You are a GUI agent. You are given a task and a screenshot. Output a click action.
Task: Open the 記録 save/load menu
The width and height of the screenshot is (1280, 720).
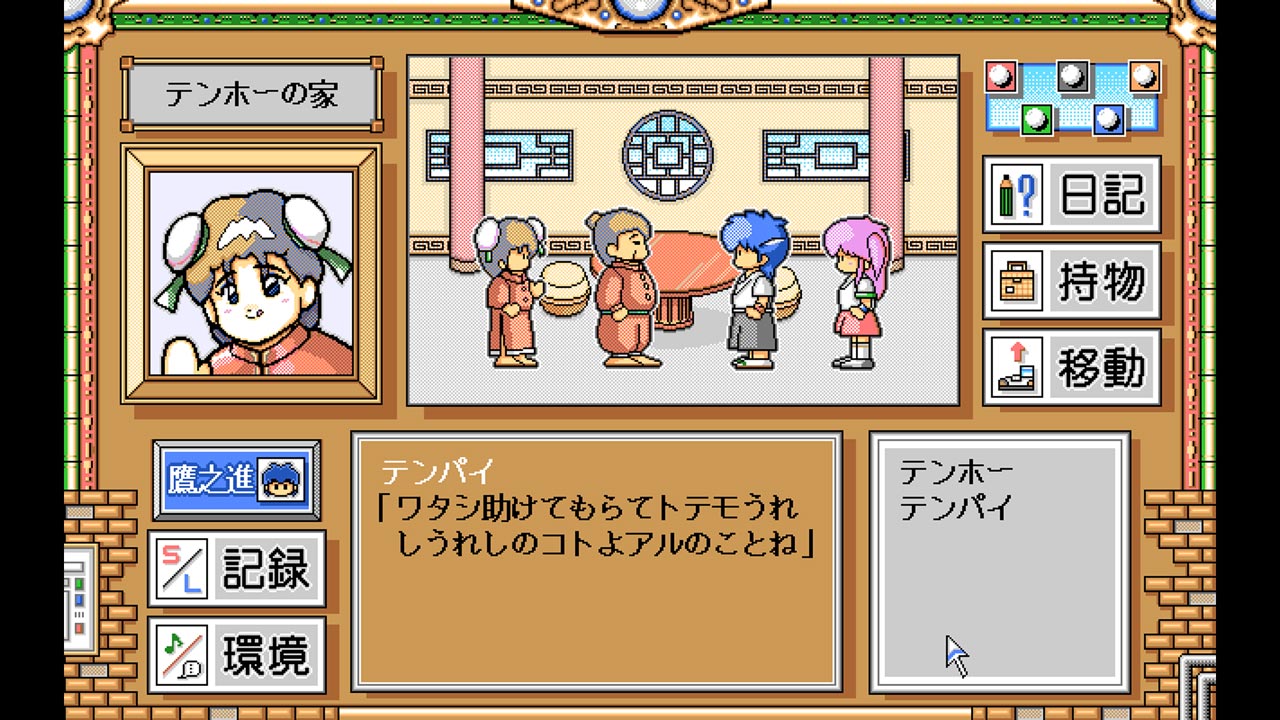(x=237, y=568)
